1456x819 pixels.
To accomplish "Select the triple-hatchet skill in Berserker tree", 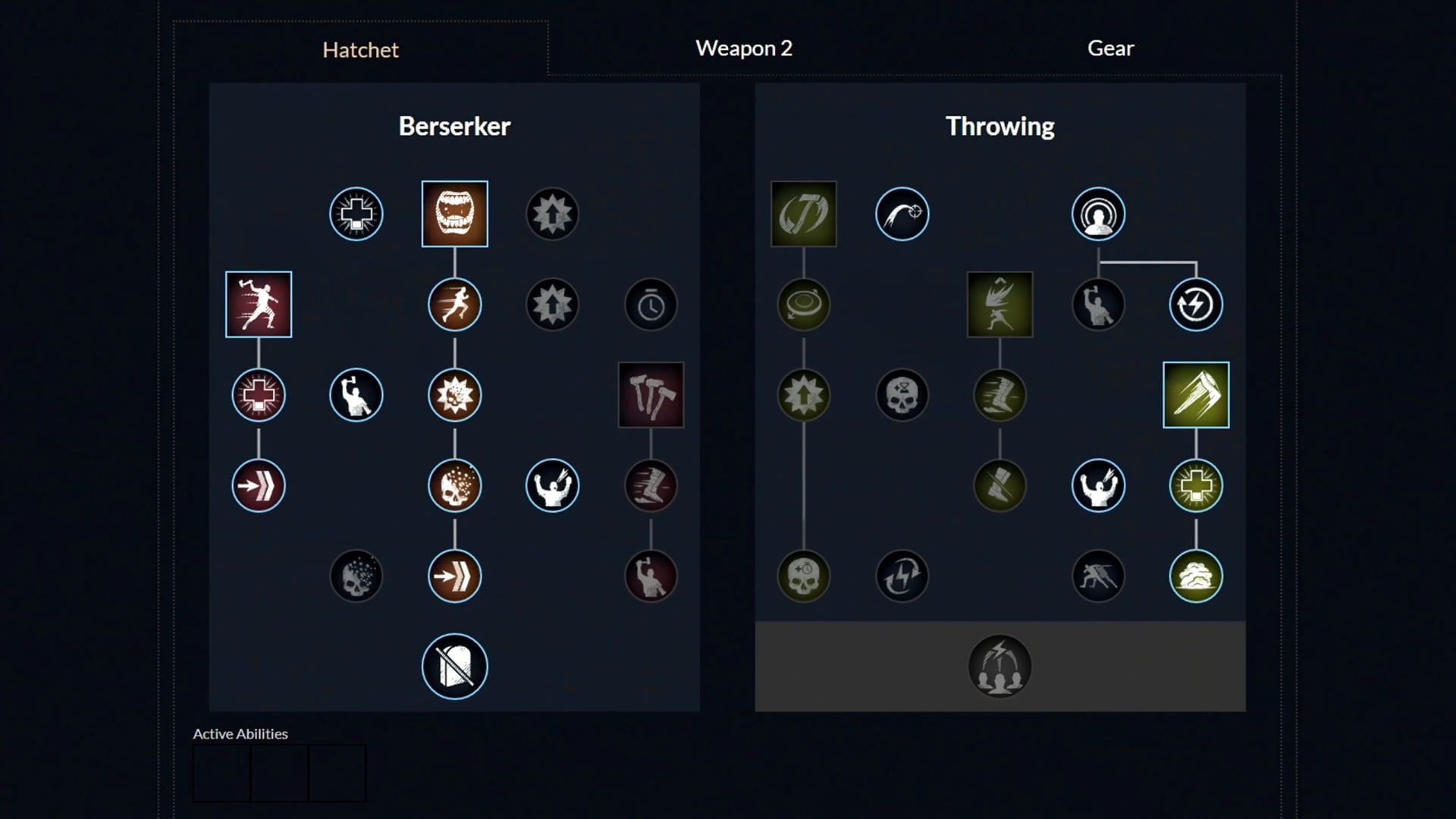I will point(651,394).
